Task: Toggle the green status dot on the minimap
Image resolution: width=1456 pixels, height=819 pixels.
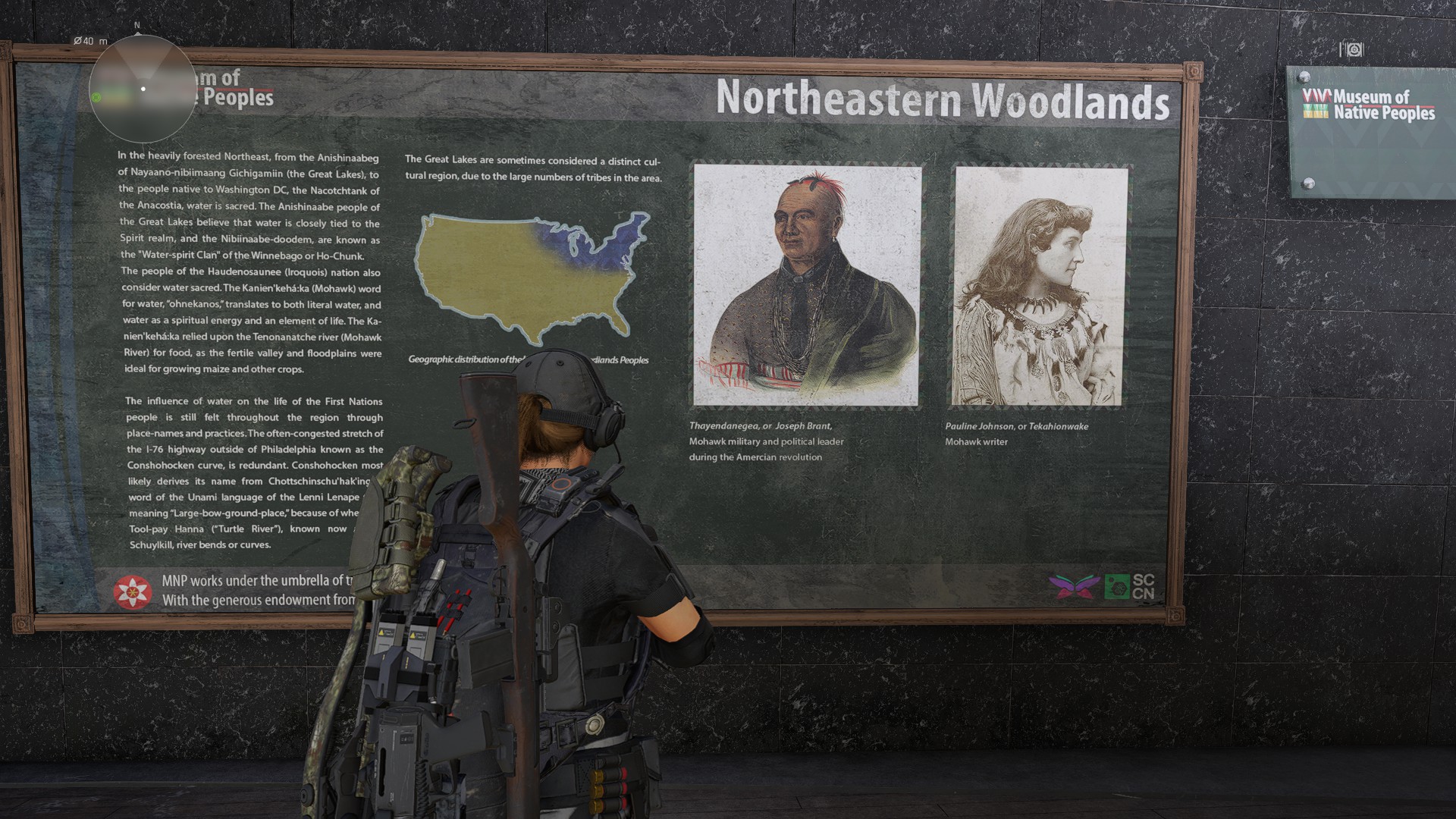Action: tap(96, 97)
